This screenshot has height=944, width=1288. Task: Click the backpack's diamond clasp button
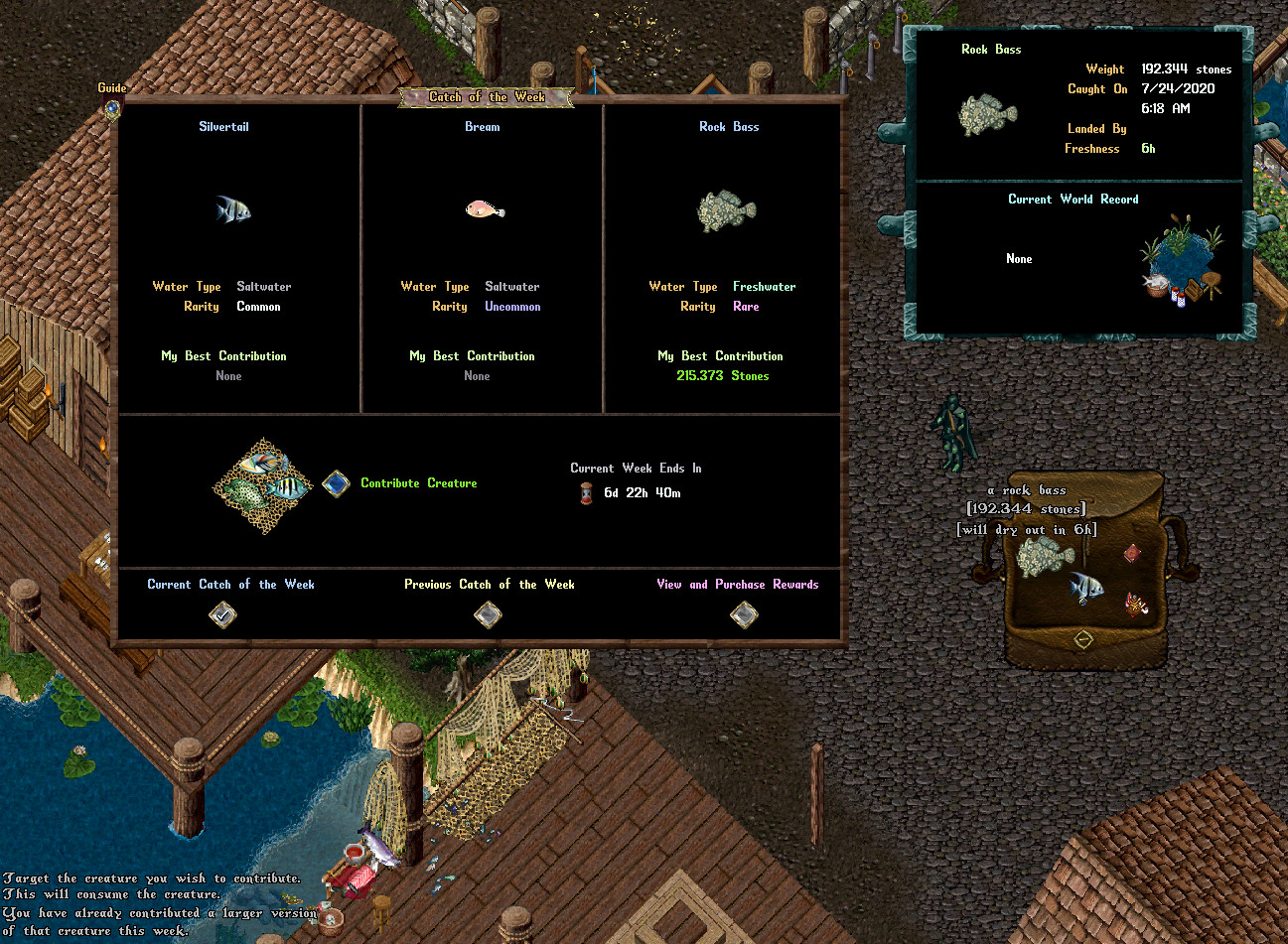pyautogui.click(x=1083, y=639)
